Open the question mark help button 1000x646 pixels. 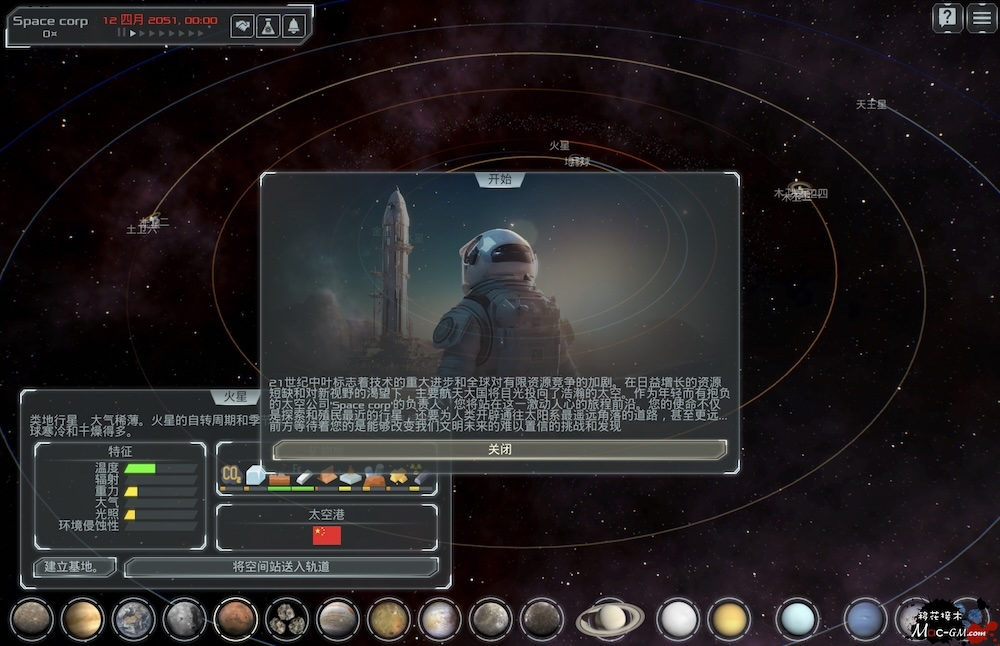pos(947,18)
